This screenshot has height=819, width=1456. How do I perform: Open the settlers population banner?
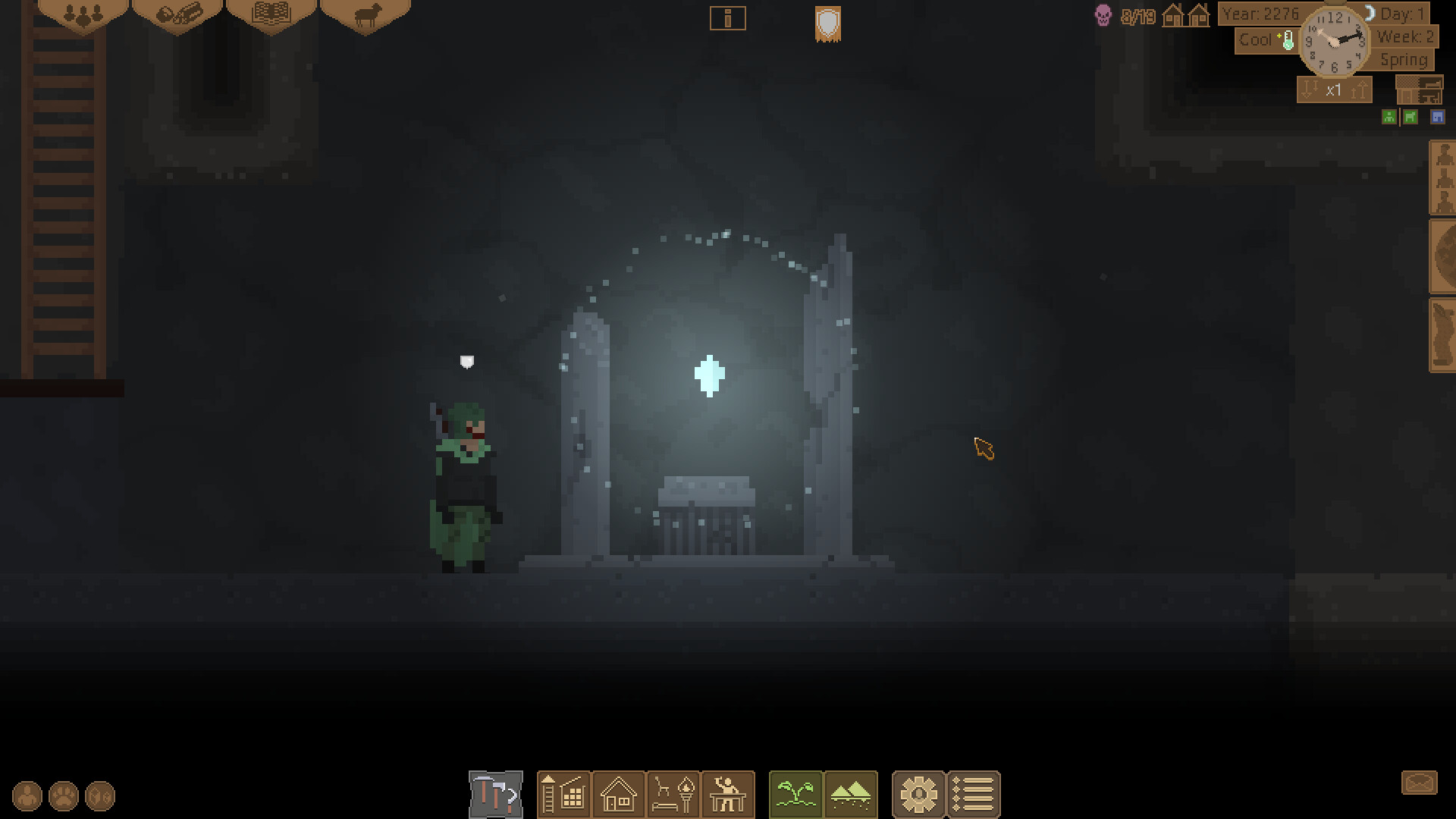click(83, 14)
